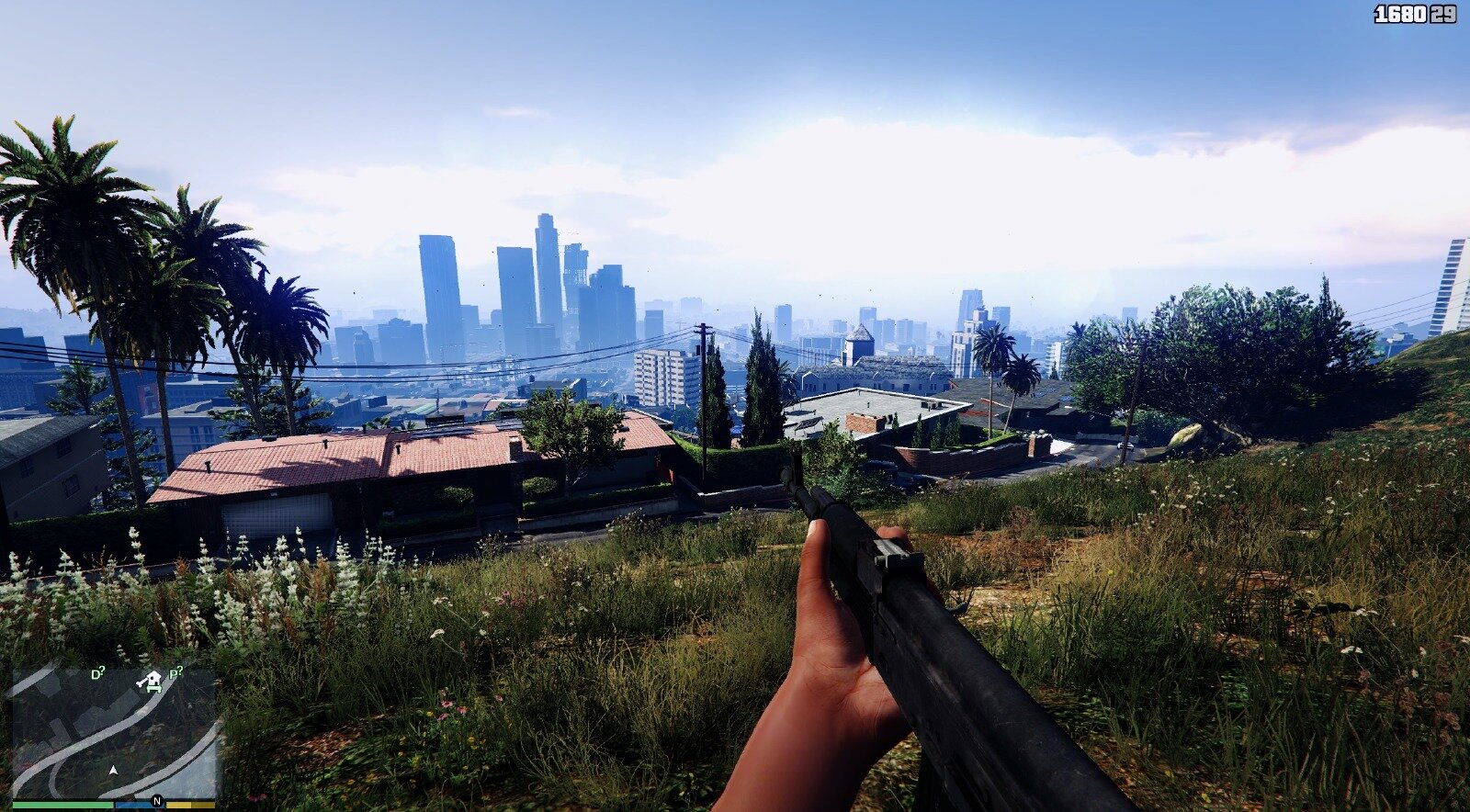Click the north N compass marker
The image size is (1470, 812).
point(156,801)
